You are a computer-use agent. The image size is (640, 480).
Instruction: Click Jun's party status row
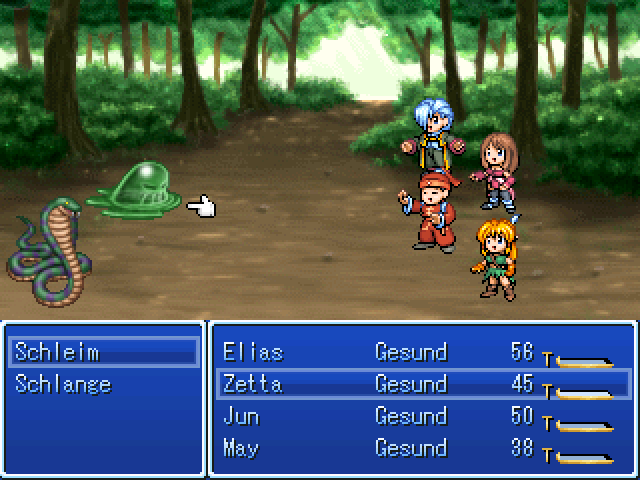(x=241, y=416)
